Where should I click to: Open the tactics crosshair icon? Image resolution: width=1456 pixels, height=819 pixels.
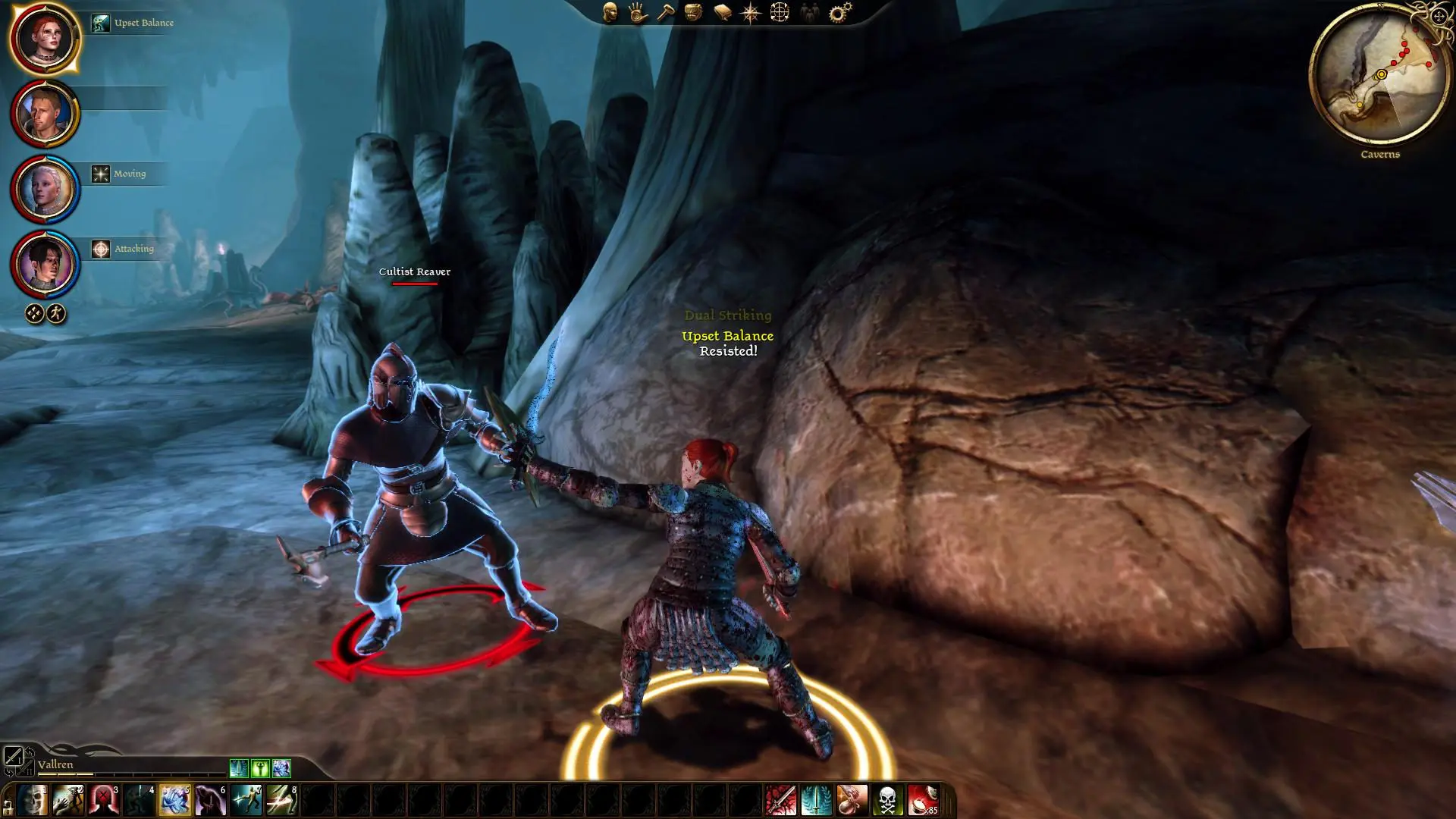click(x=780, y=12)
